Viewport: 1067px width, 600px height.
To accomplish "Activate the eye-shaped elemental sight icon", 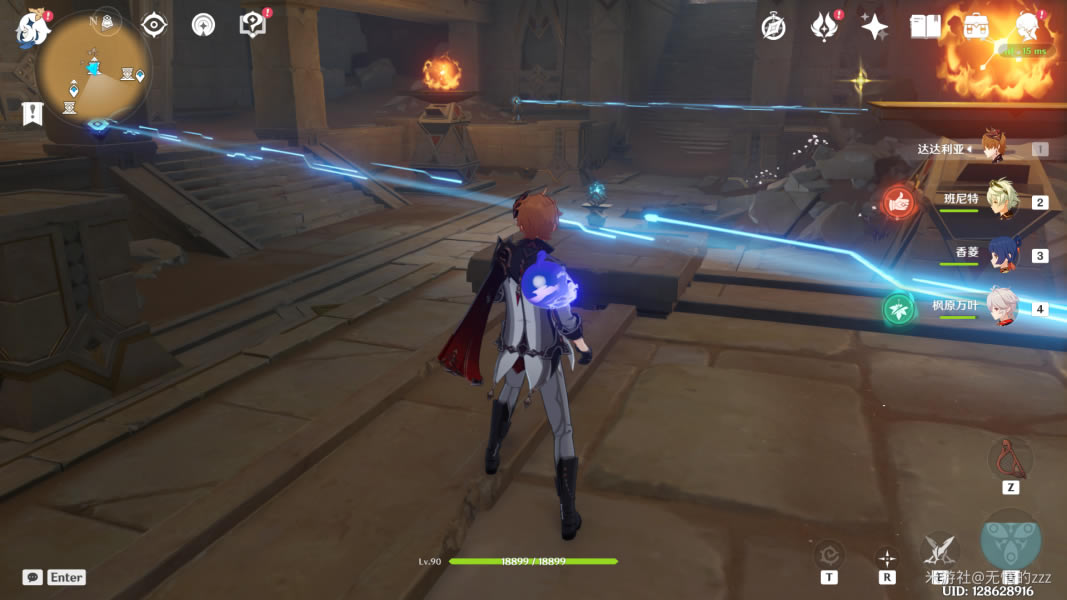I will 154,25.
